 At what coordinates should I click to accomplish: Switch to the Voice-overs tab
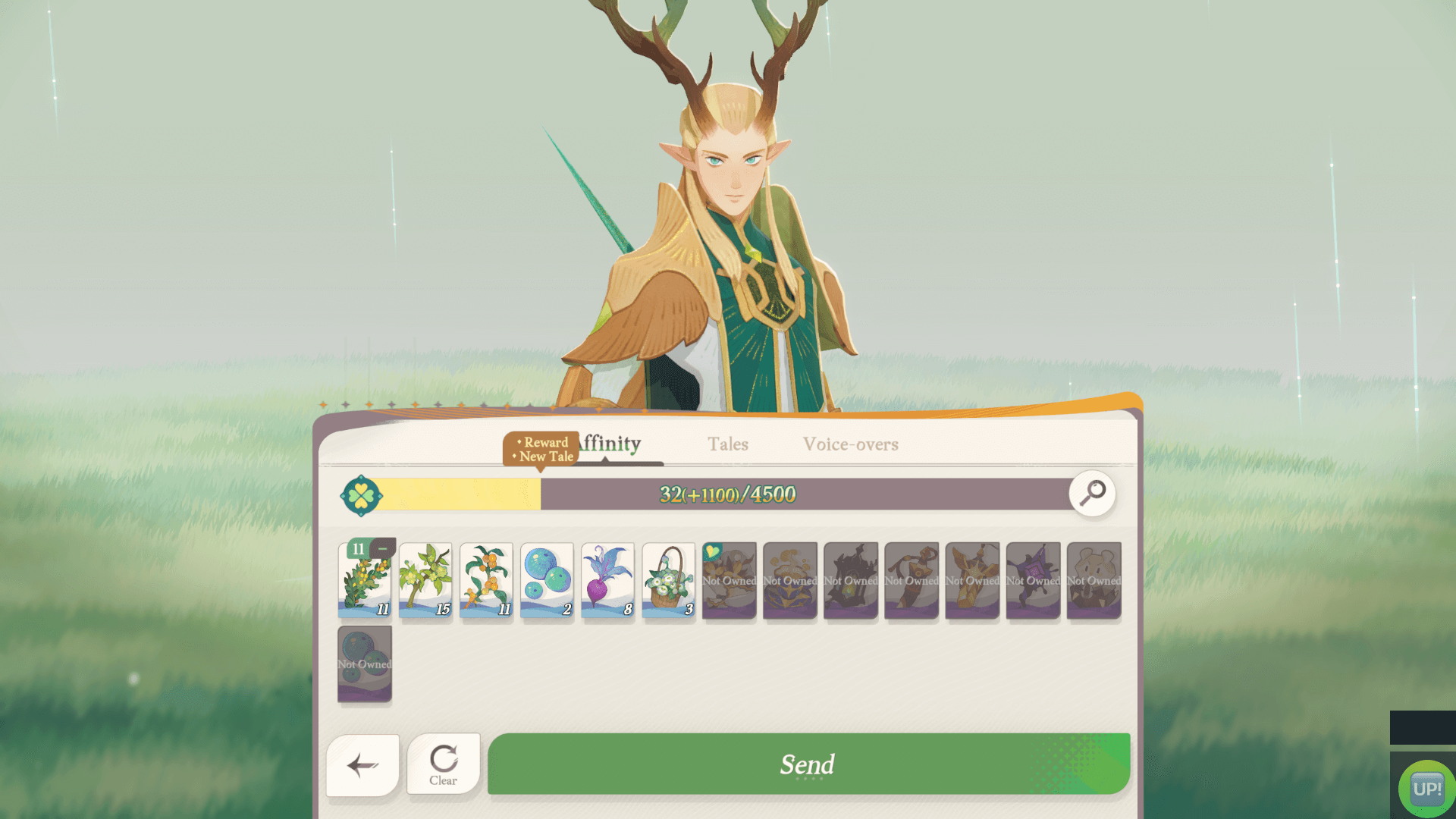coord(851,445)
